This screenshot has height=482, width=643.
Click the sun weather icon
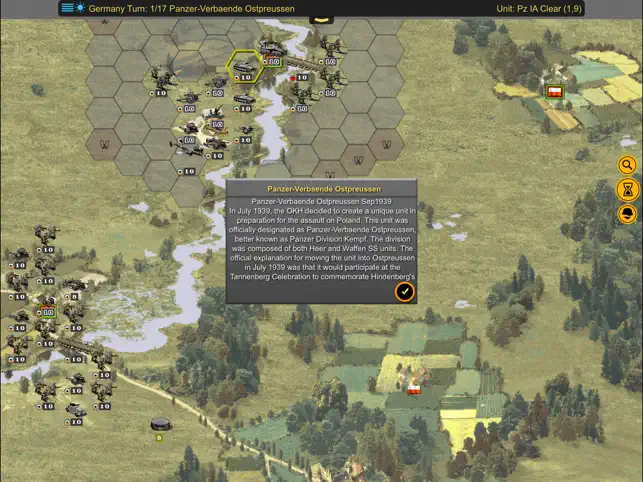(80, 8)
